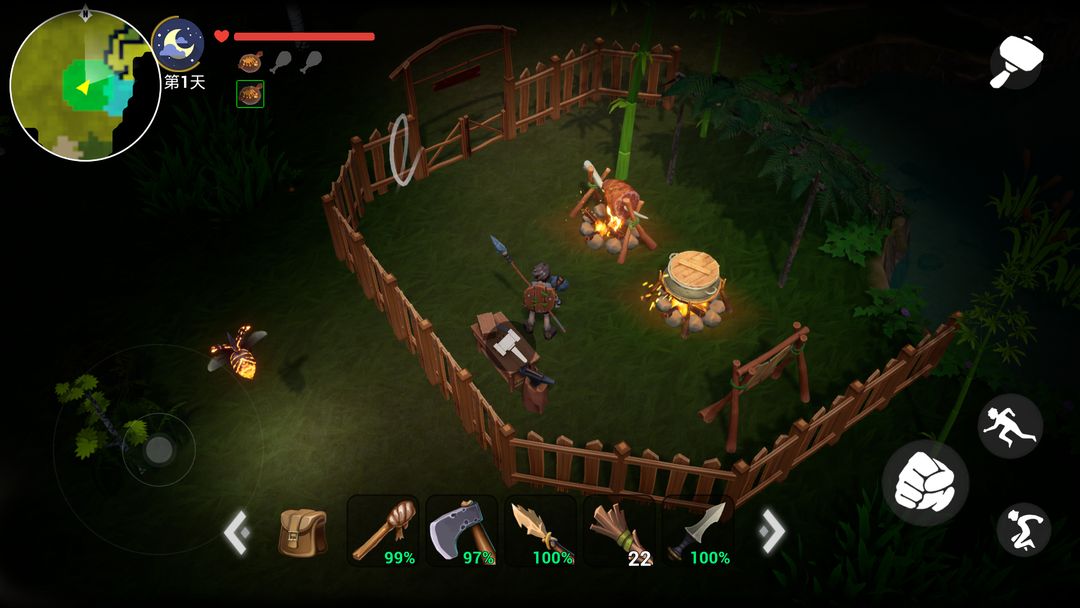Screen dimensions: 1080x608
Task: Equip the dagger hotbar slot
Action: coord(697,531)
